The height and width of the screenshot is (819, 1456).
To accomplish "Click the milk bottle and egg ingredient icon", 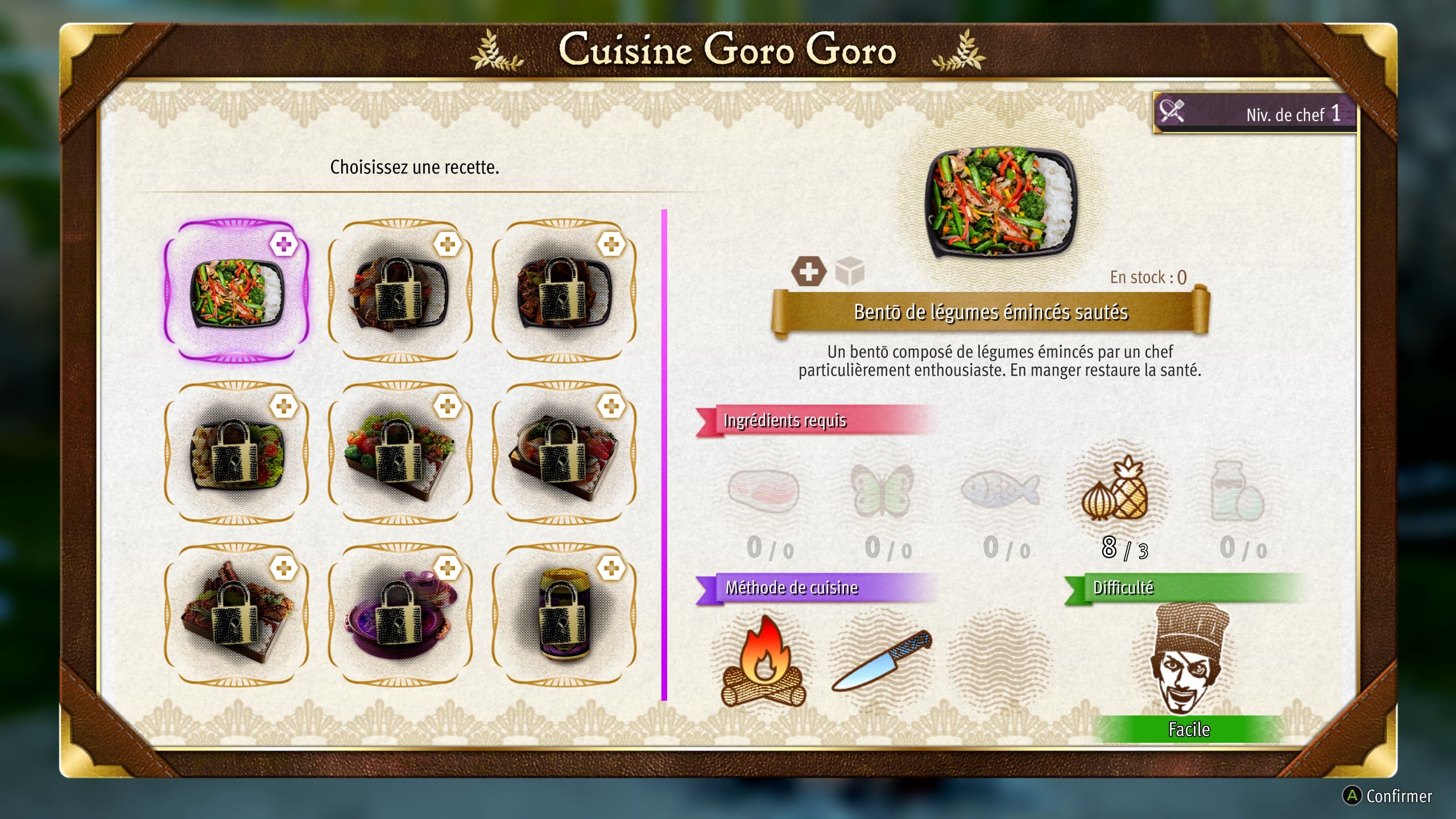I will [x=1236, y=491].
